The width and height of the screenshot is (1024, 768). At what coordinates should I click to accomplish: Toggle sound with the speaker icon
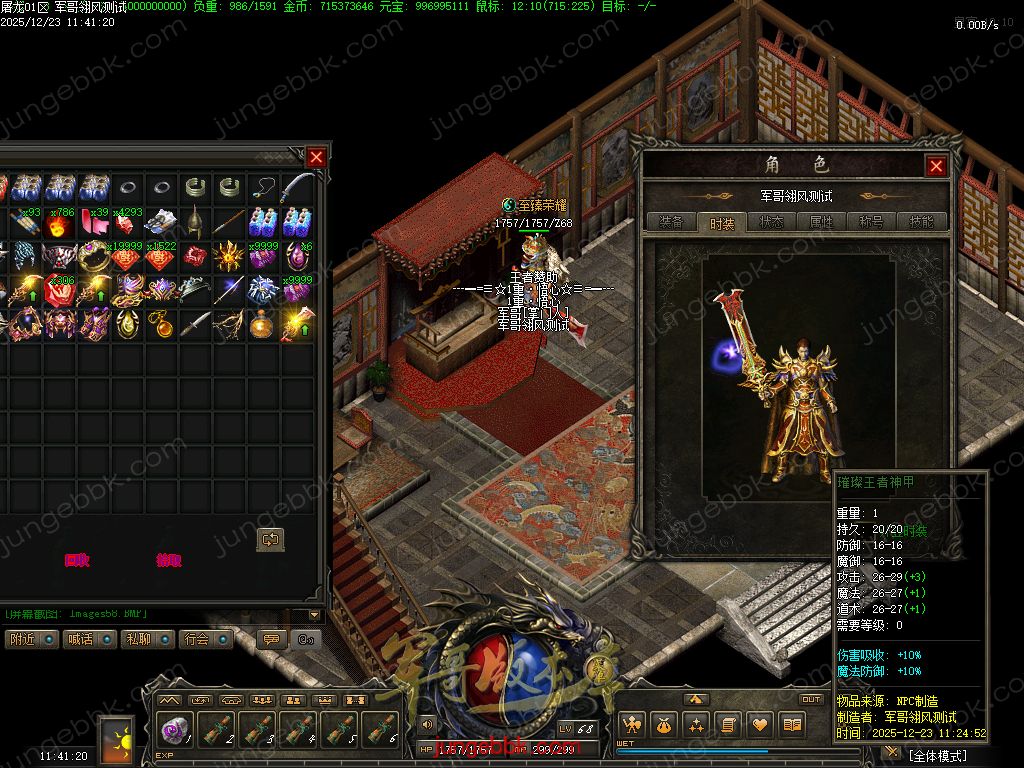(x=428, y=724)
